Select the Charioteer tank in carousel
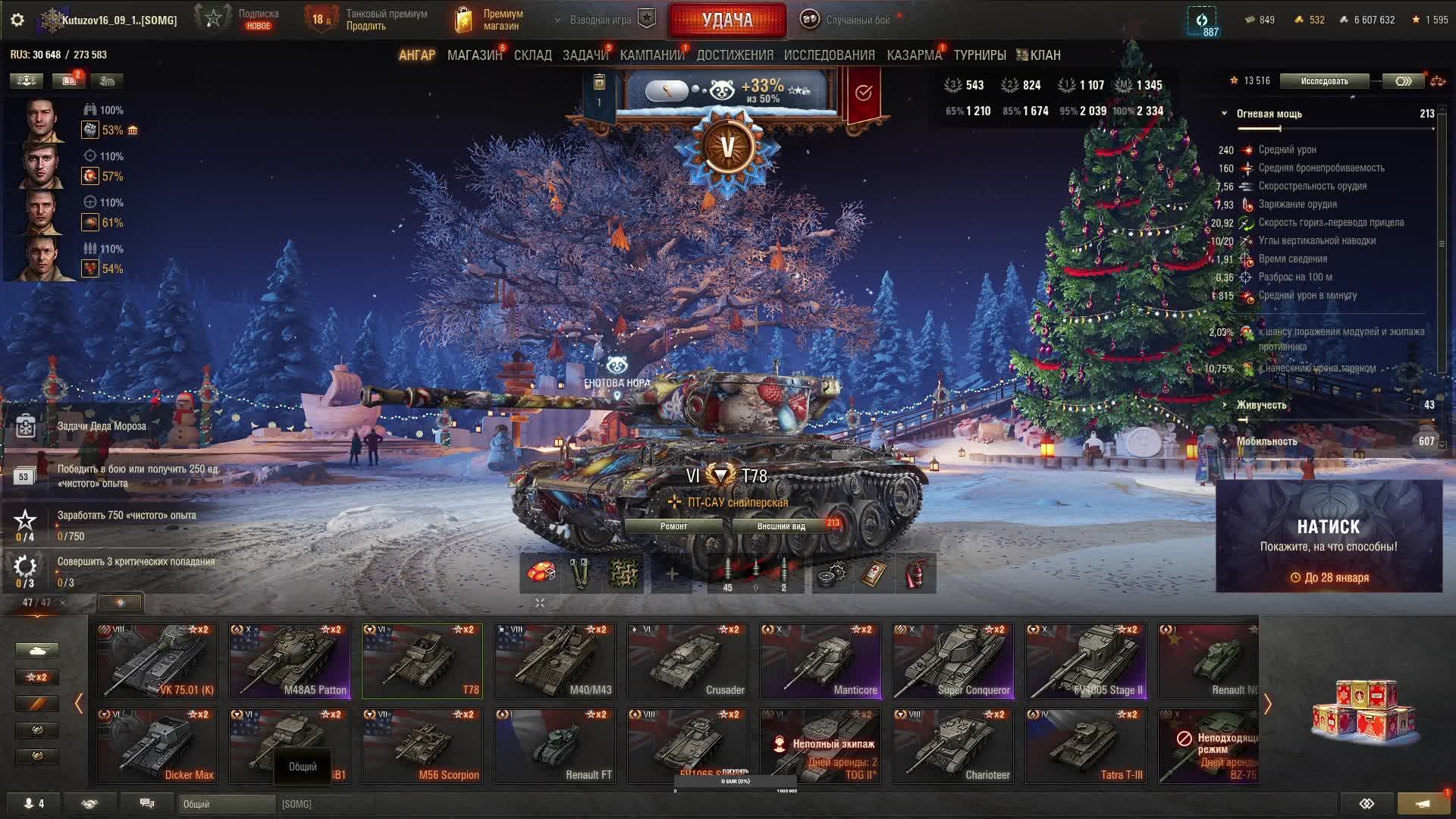 (x=953, y=745)
